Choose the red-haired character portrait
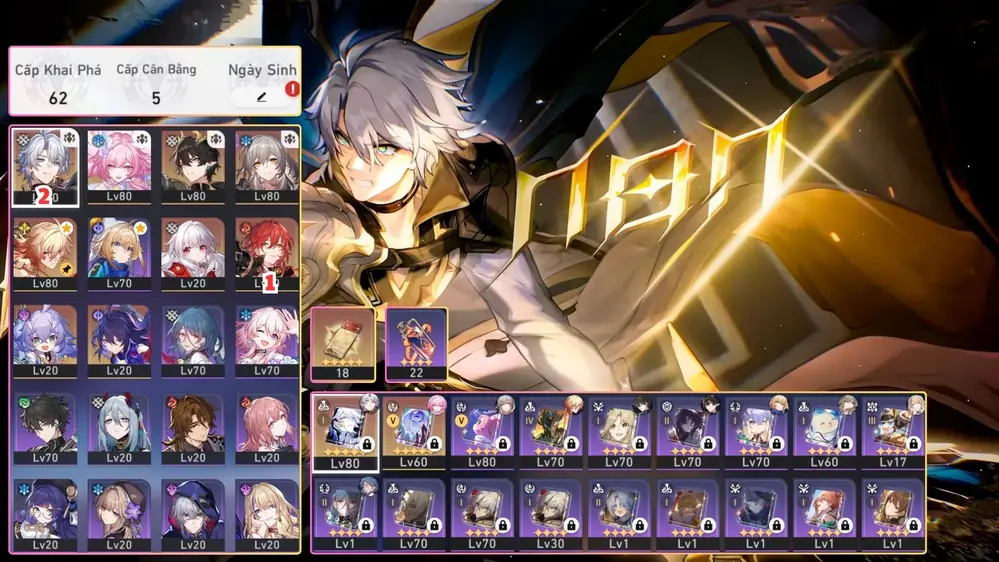Viewport: 999px width, 562px height. click(x=267, y=253)
